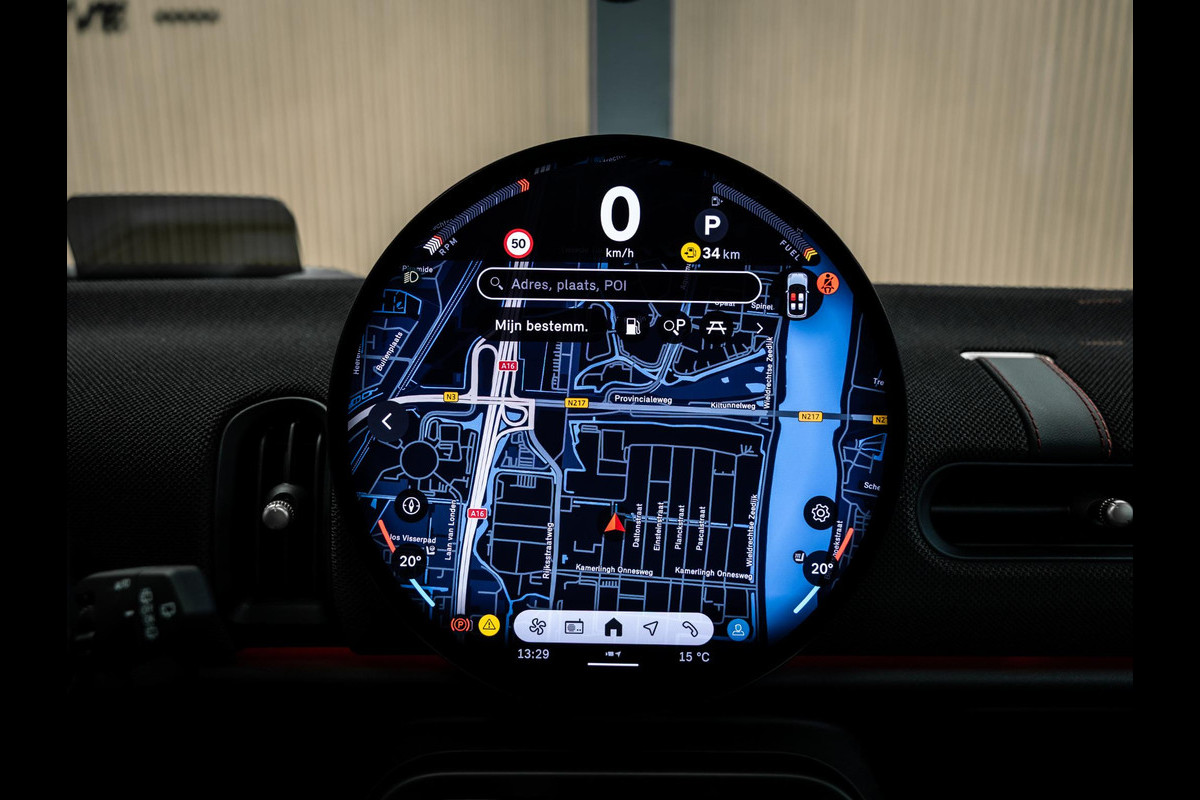Tap the Adres, plaats, POI search field
Screen dimensions: 1200x800
[x=618, y=285]
